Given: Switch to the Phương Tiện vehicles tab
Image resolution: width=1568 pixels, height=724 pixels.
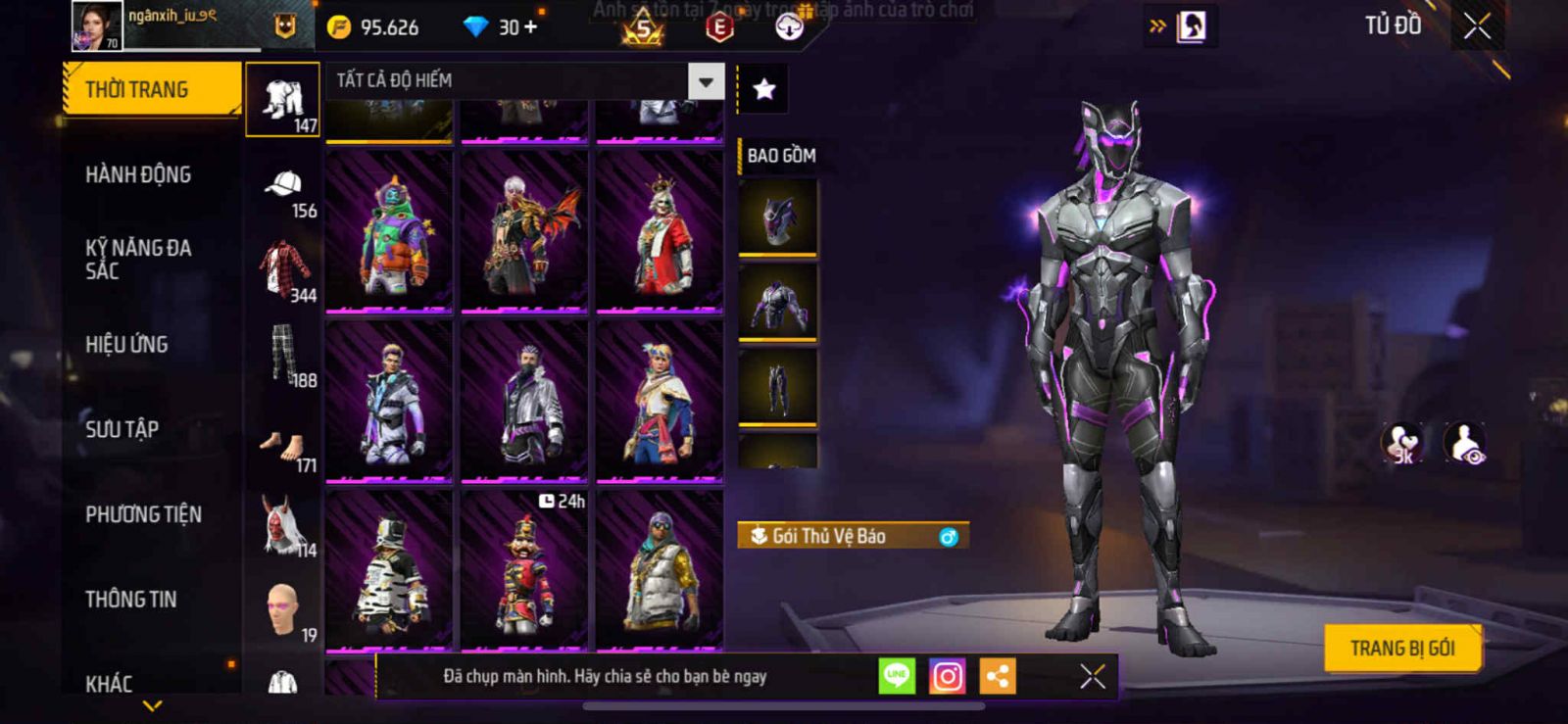Looking at the screenshot, I should click(x=143, y=514).
